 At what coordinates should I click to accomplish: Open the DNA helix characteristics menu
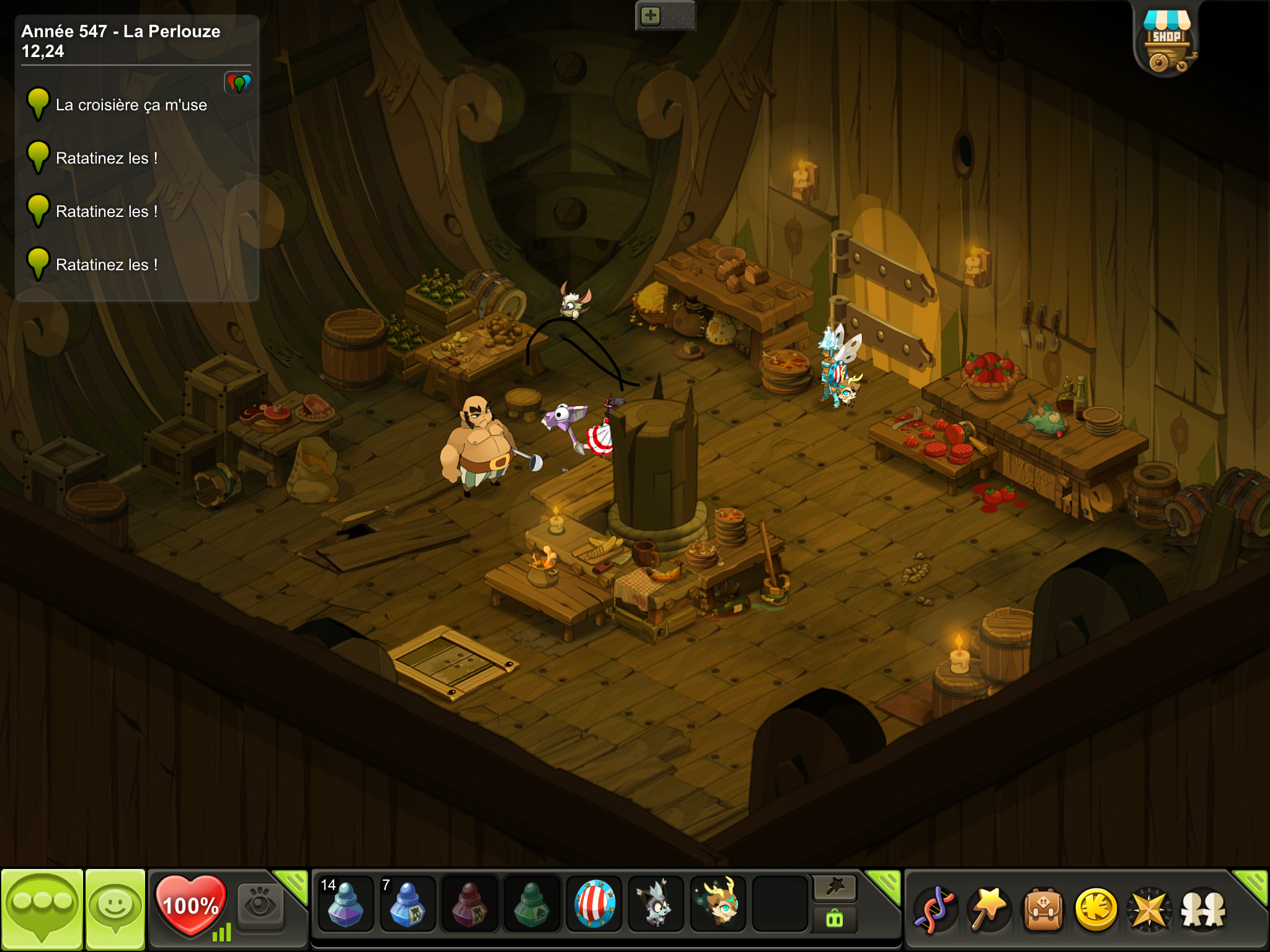pyautogui.click(x=936, y=909)
